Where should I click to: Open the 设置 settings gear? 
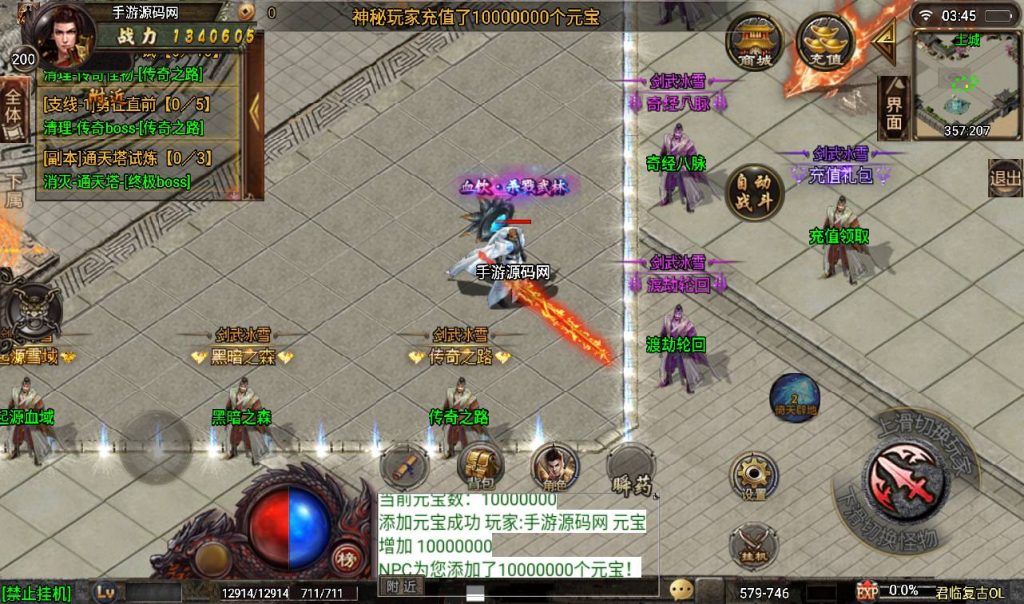[x=753, y=476]
